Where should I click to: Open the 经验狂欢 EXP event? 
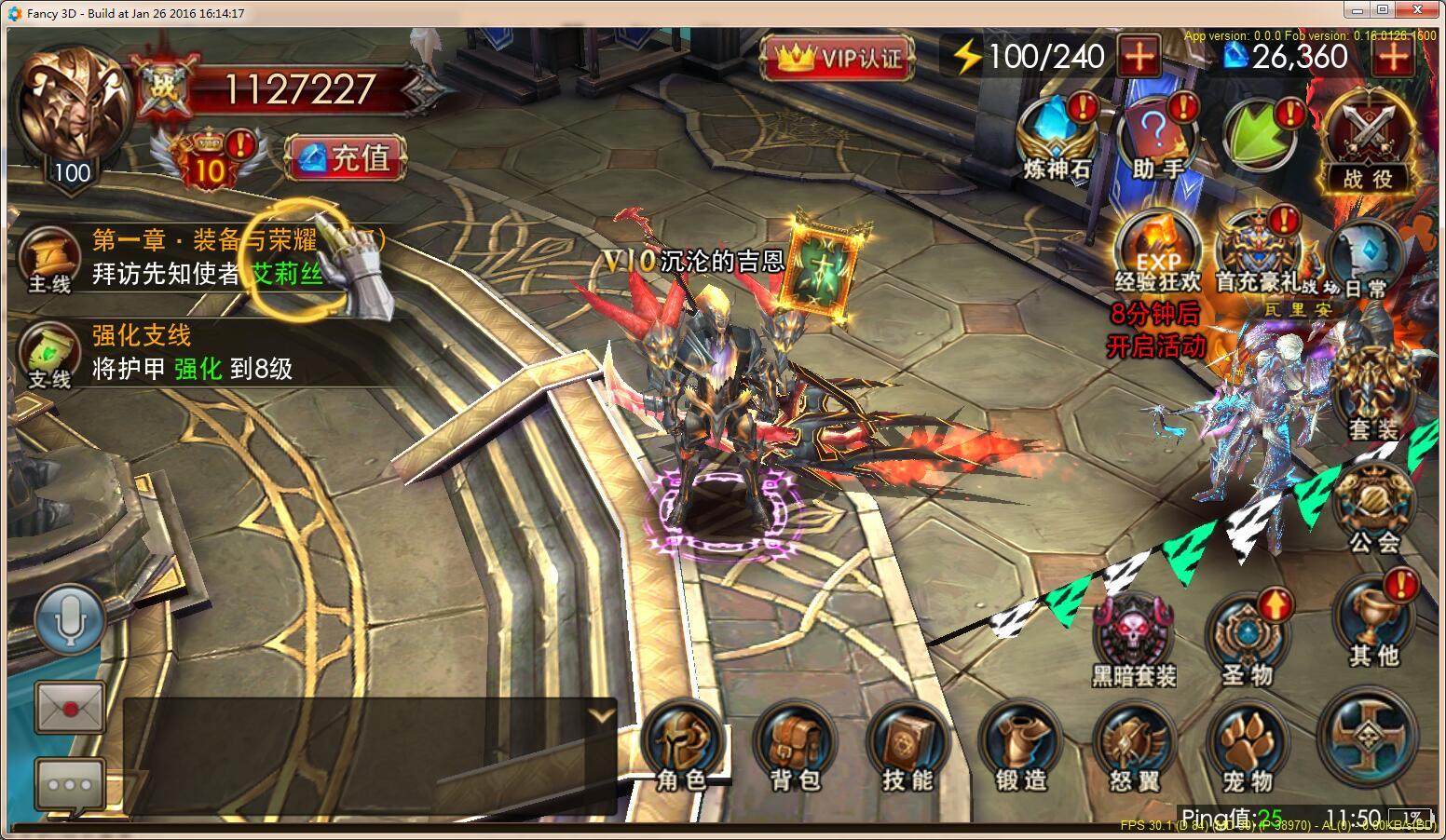pyautogui.click(x=1158, y=253)
